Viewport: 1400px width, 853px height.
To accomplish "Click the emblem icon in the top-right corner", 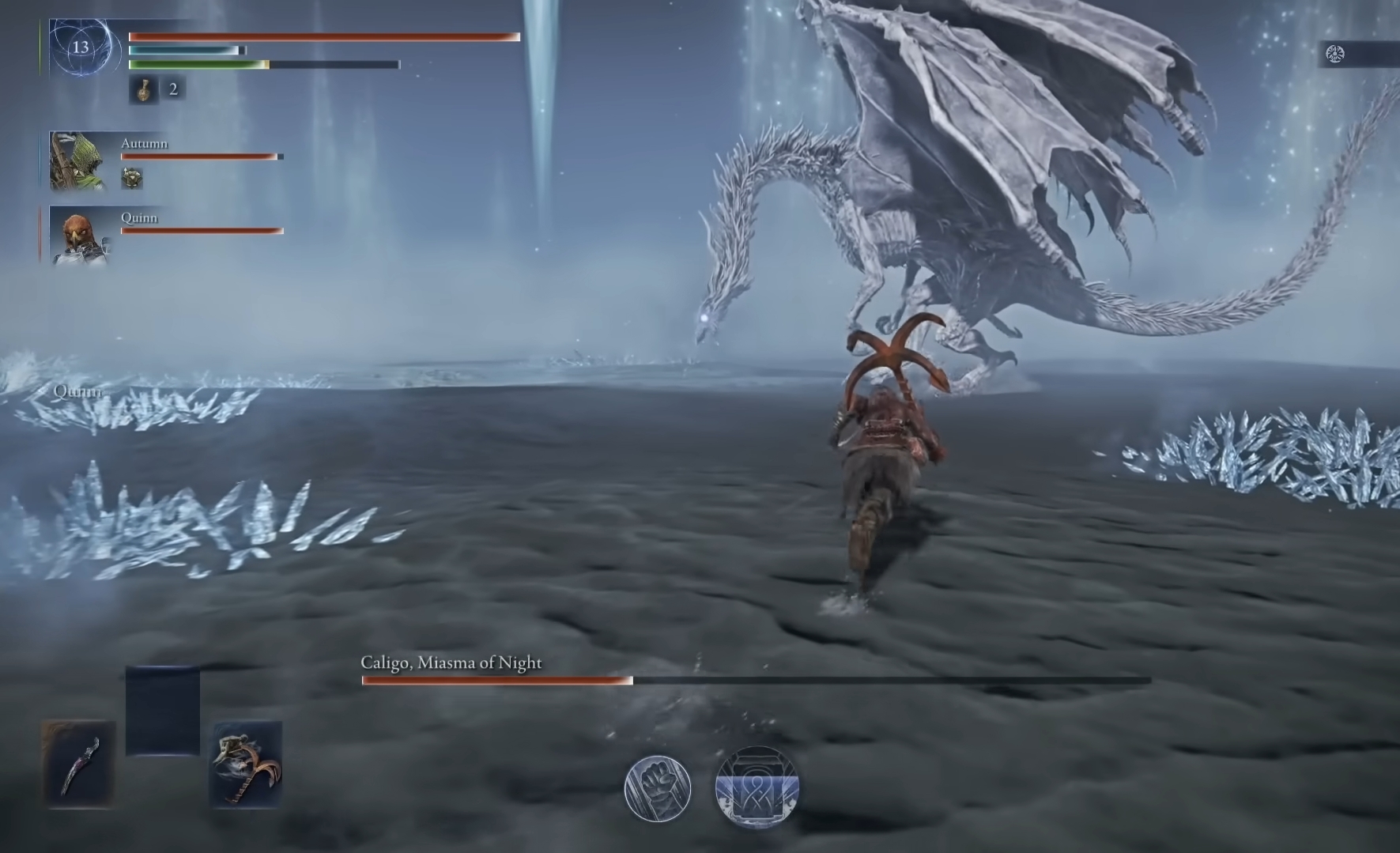I will (1334, 54).
